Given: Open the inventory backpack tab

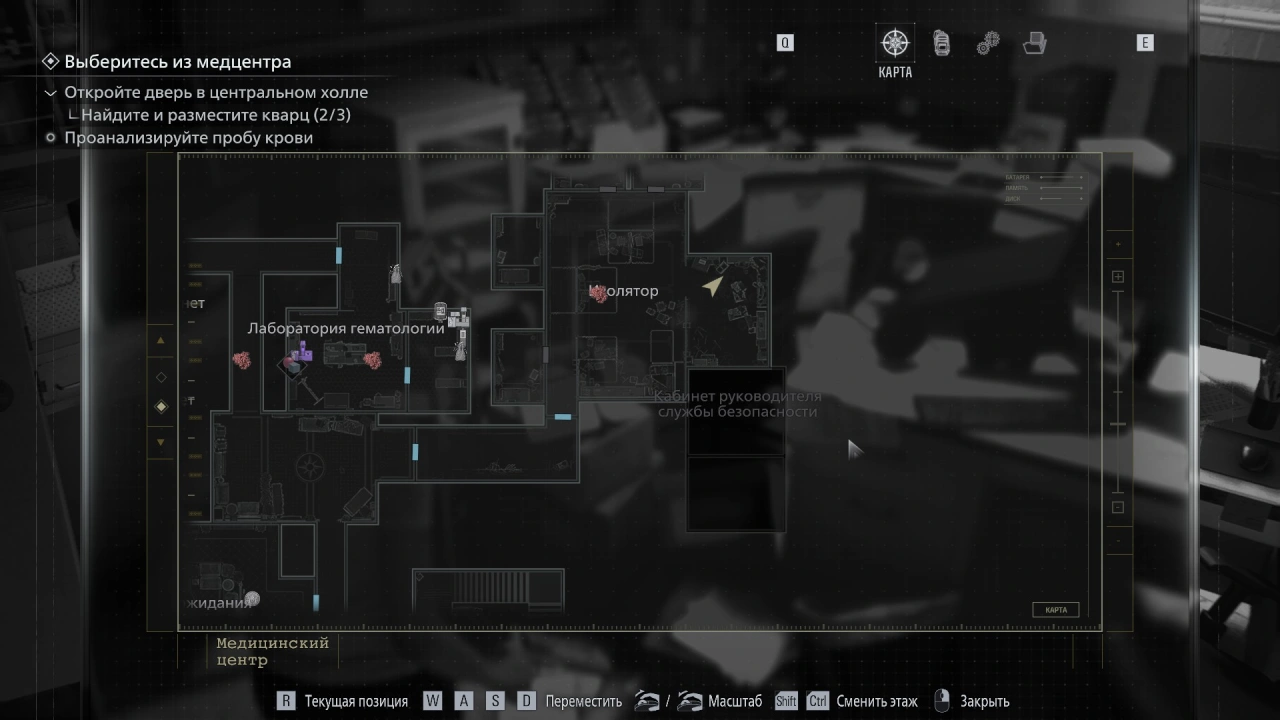Looking at the screenshot, I should pos(941,43).
